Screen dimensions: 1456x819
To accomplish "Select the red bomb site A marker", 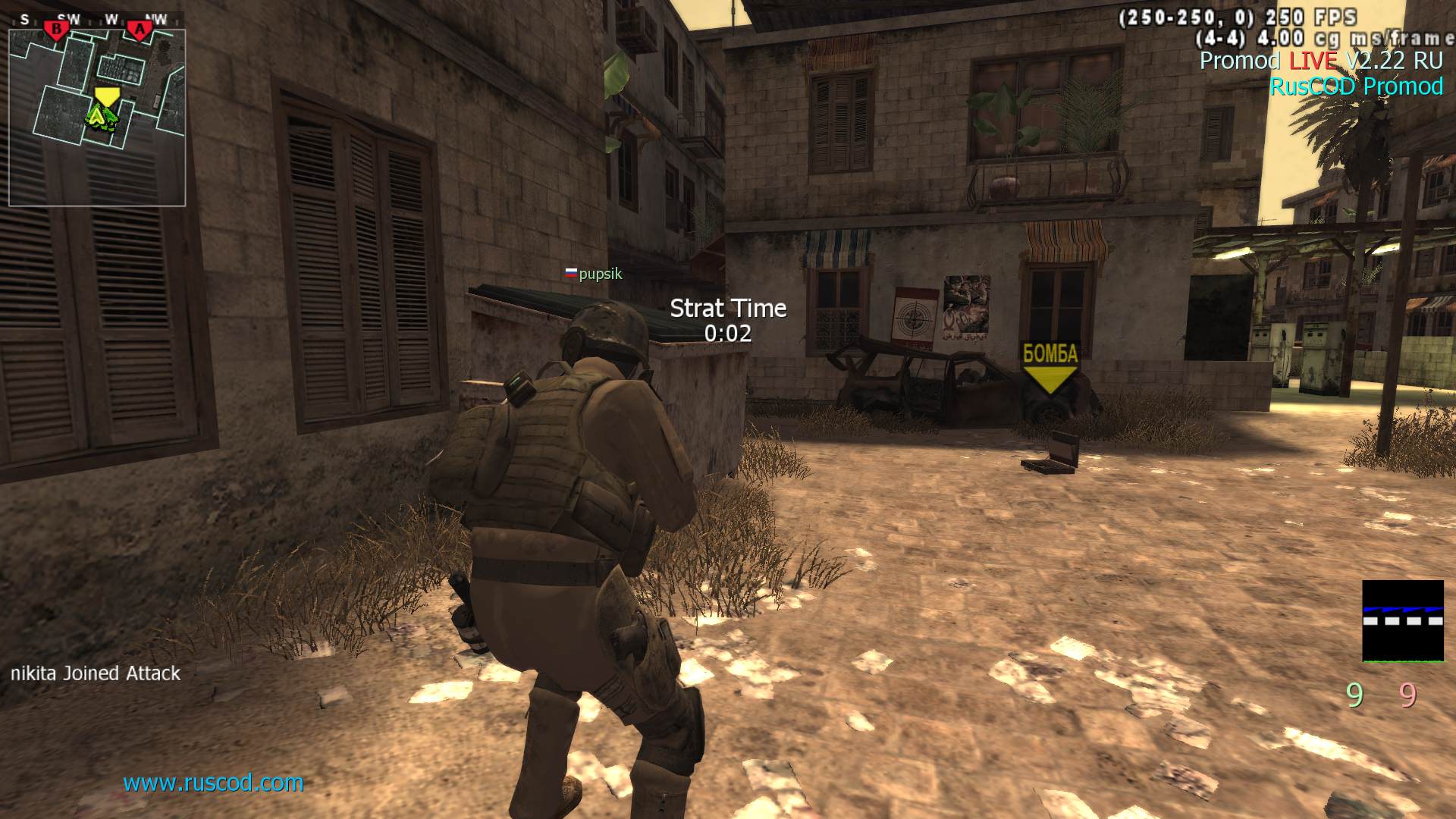I will tap(139, 30).
